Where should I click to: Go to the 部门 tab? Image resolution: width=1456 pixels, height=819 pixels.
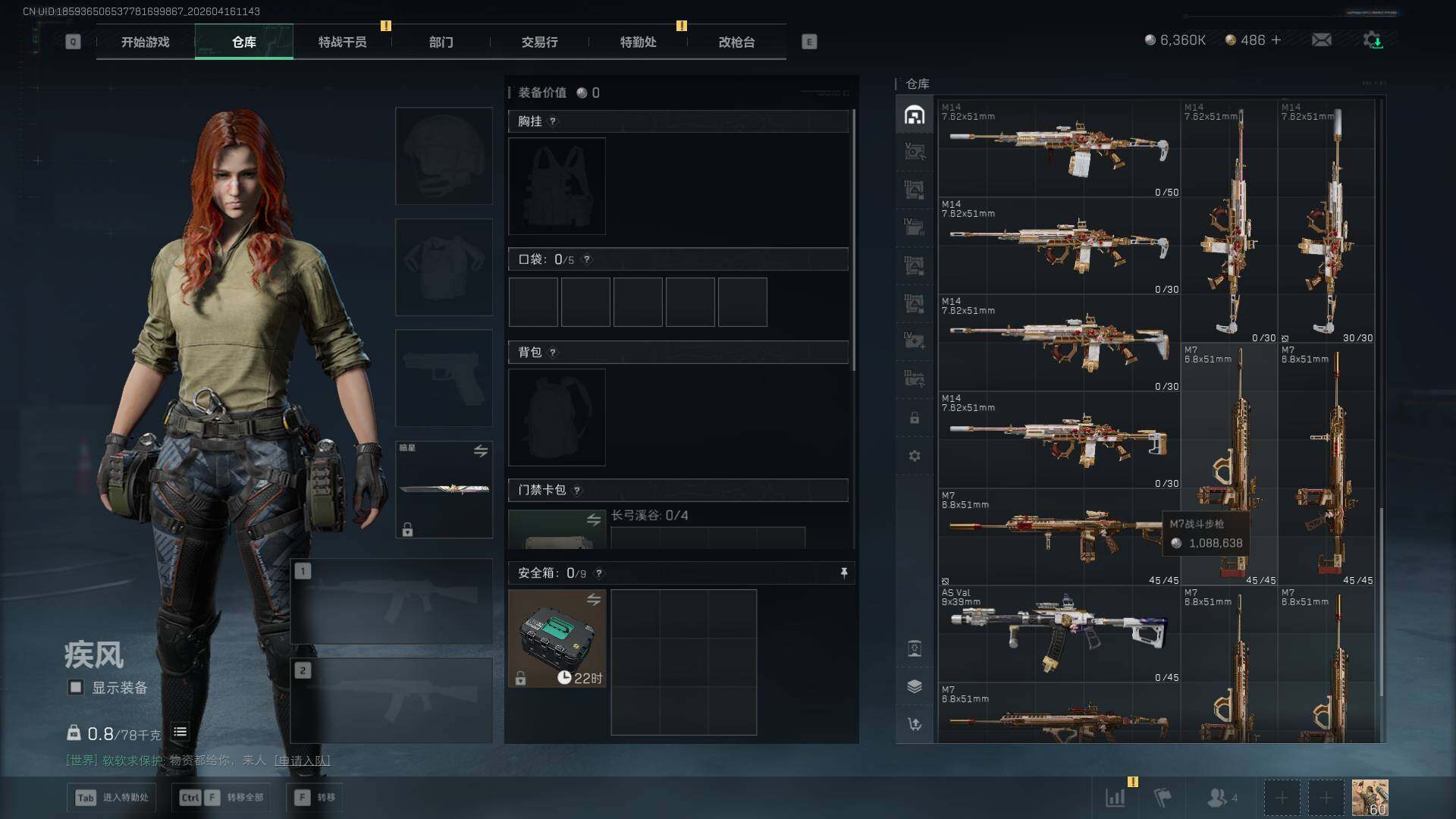441,42
